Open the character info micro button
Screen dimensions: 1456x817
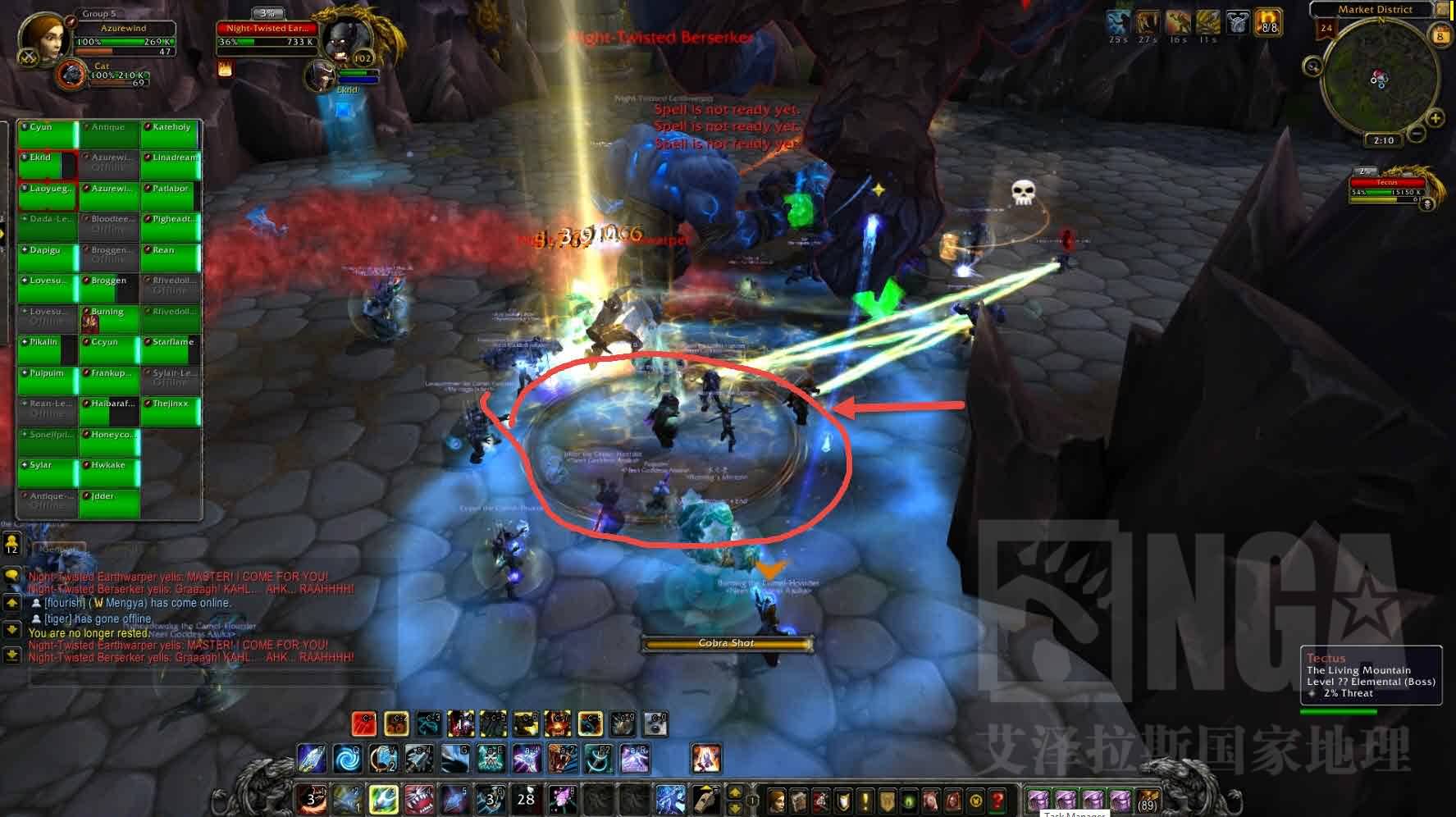pos(776,800)
